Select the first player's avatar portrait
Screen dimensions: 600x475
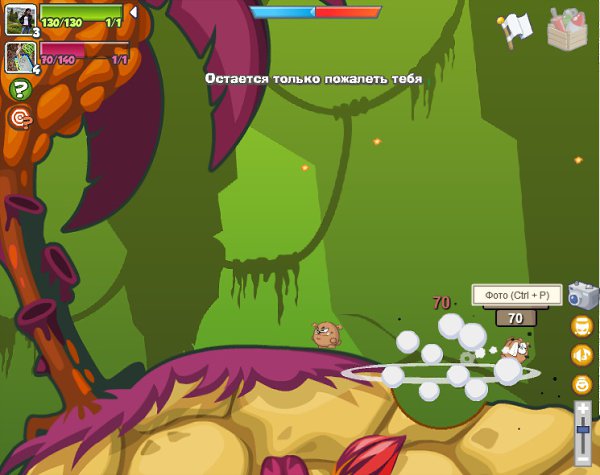pos(19,17)
